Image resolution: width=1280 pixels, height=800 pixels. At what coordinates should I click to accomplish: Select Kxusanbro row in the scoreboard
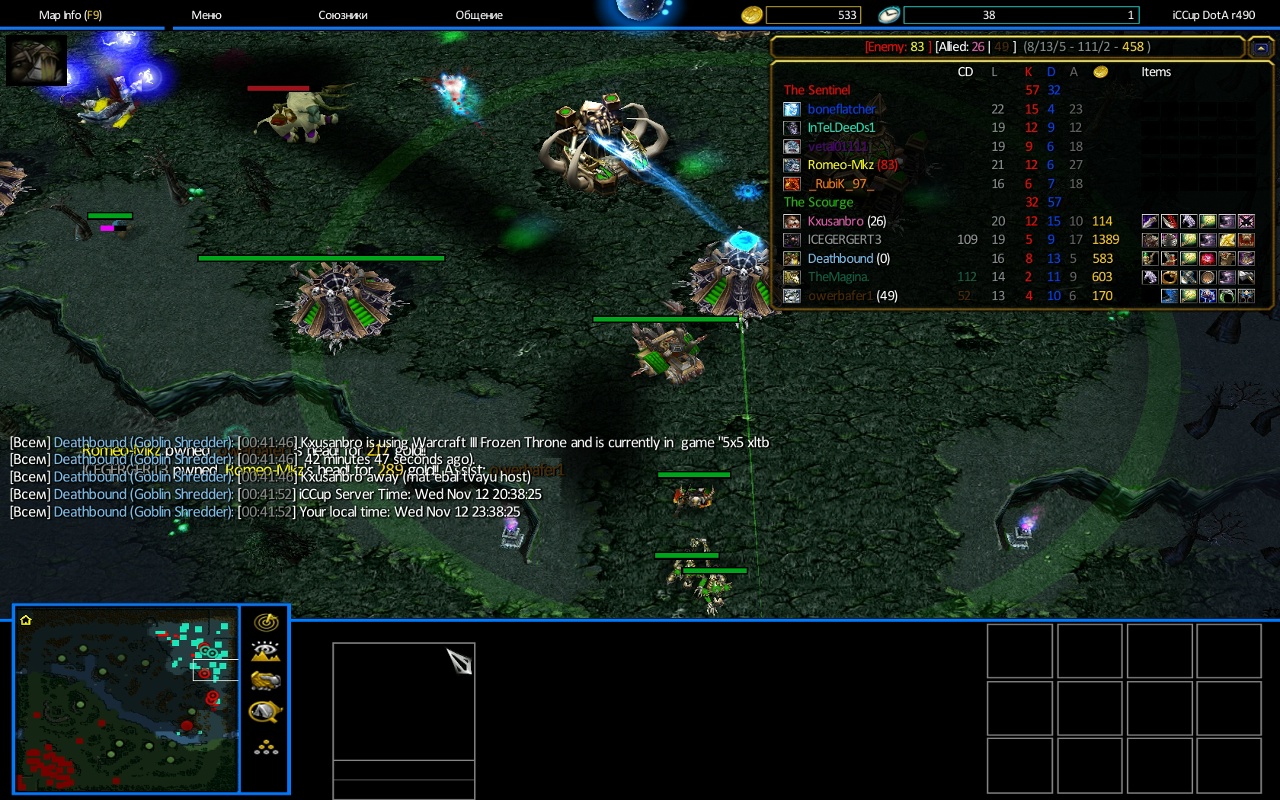click(x=834, y=221)
